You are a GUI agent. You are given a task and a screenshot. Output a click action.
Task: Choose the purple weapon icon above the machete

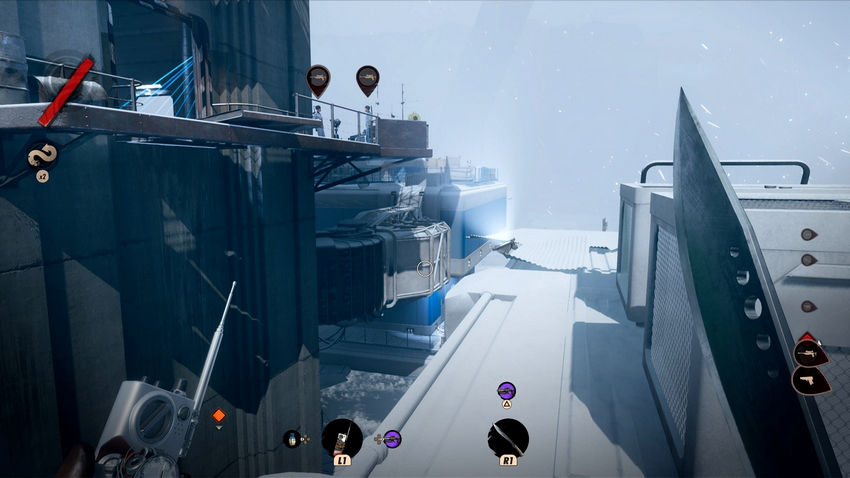506,390
